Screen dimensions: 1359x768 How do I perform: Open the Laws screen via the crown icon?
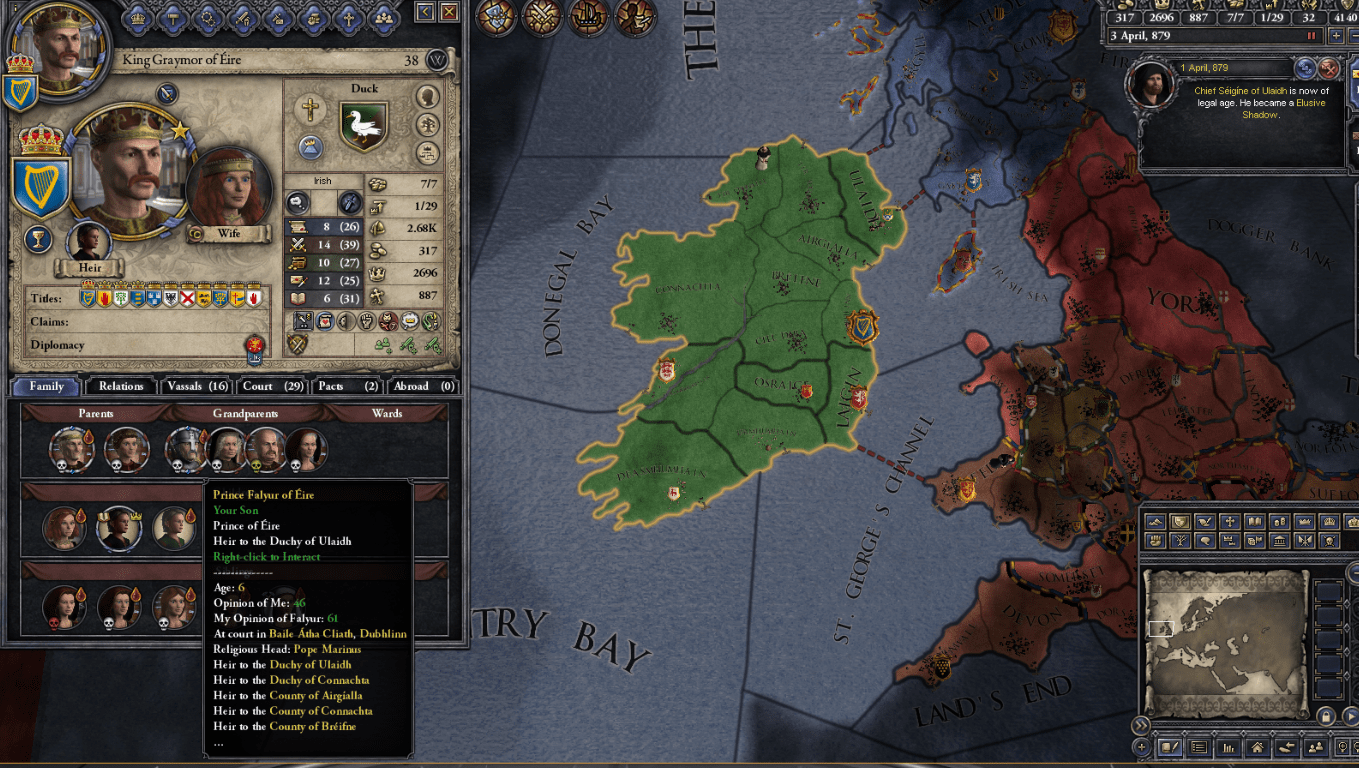137,15
